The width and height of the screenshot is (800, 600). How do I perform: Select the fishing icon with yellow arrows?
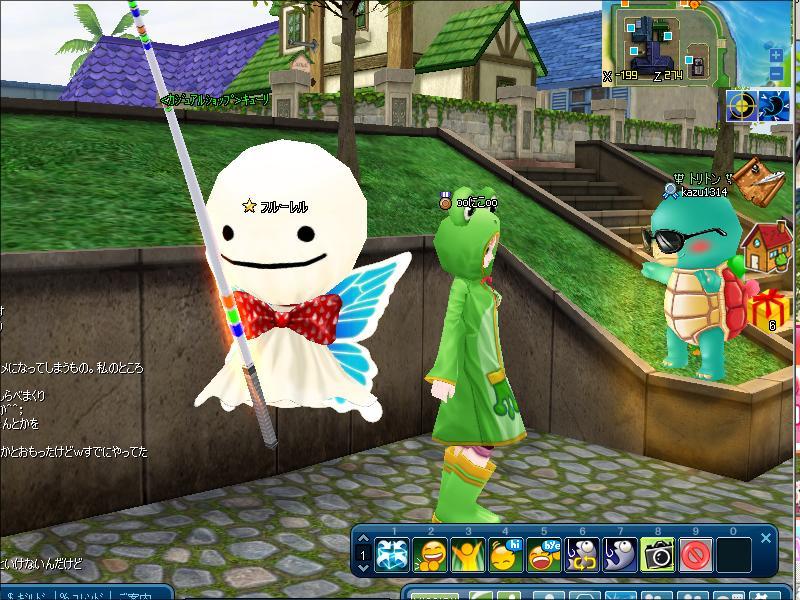click(581, 552)
